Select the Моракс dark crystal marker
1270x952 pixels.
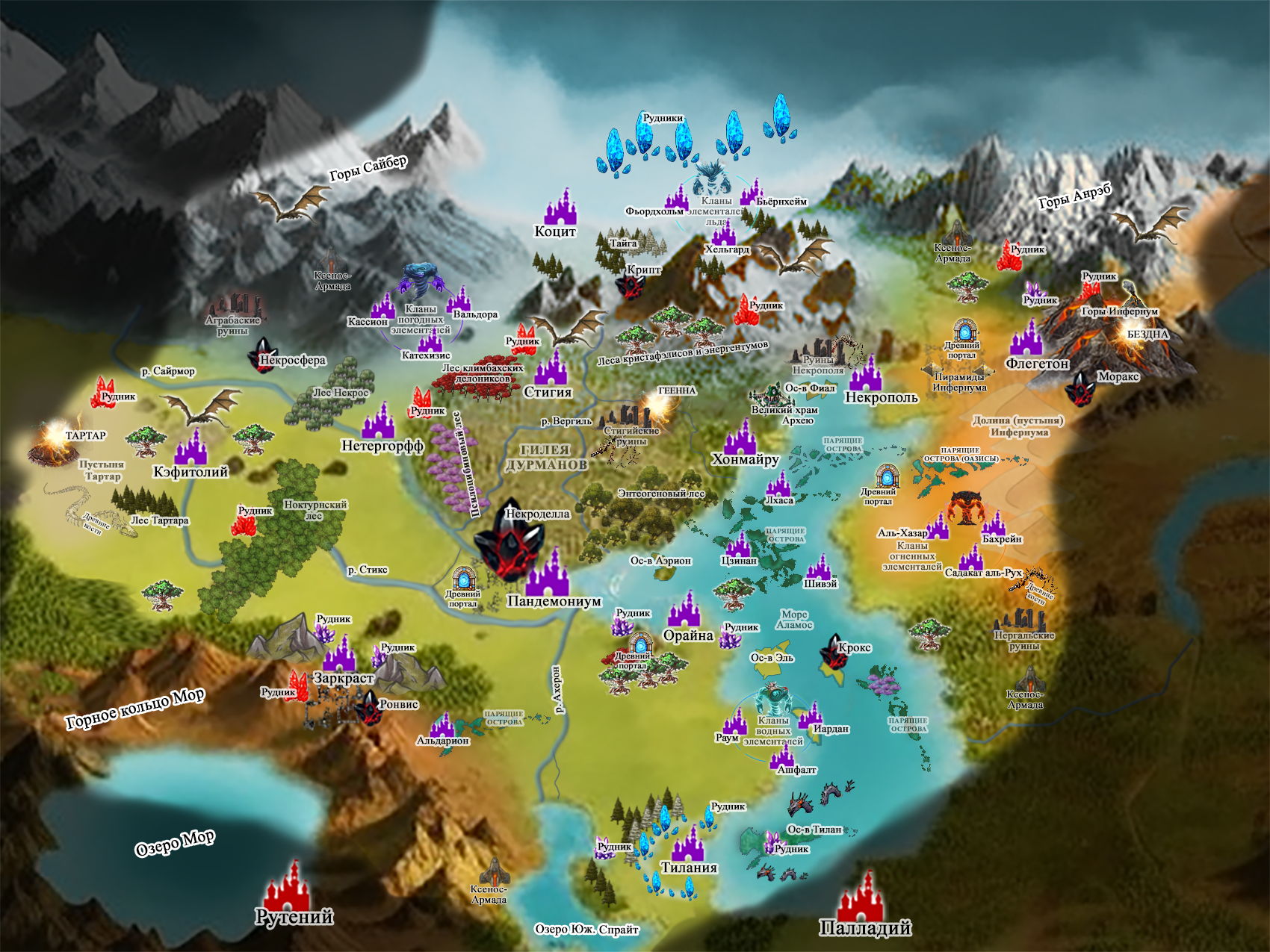pos(1080,387)
